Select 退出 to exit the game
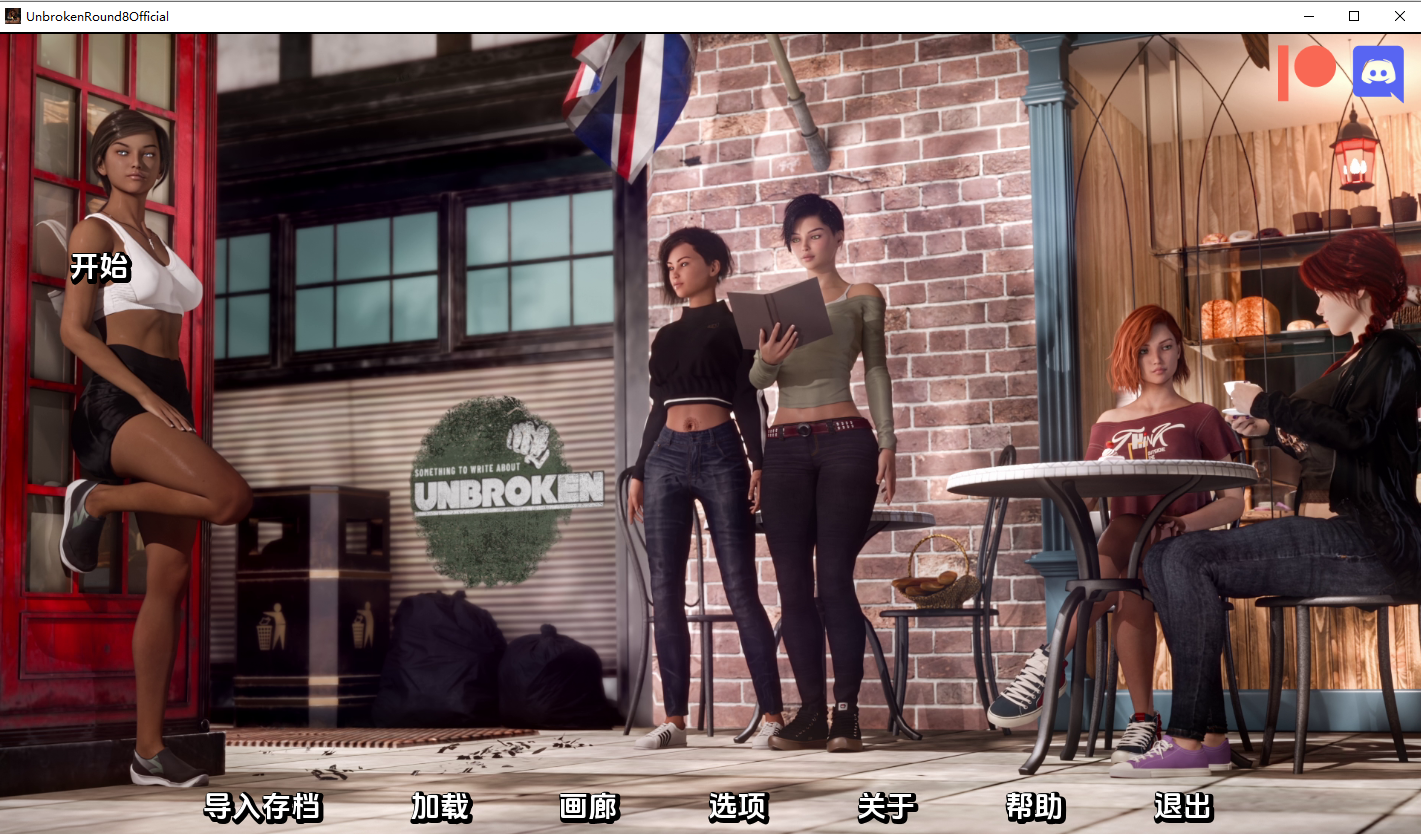 1185,806
